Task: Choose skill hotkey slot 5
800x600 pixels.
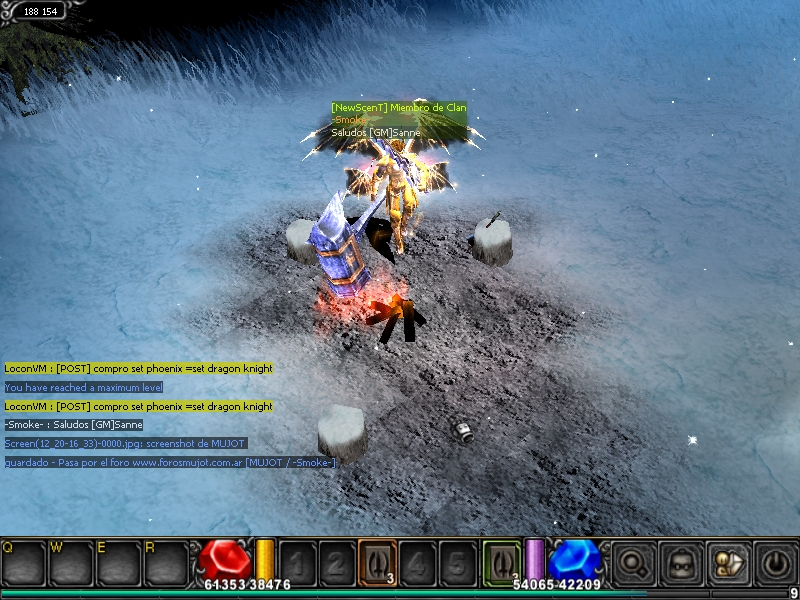Action: [457, 562]
